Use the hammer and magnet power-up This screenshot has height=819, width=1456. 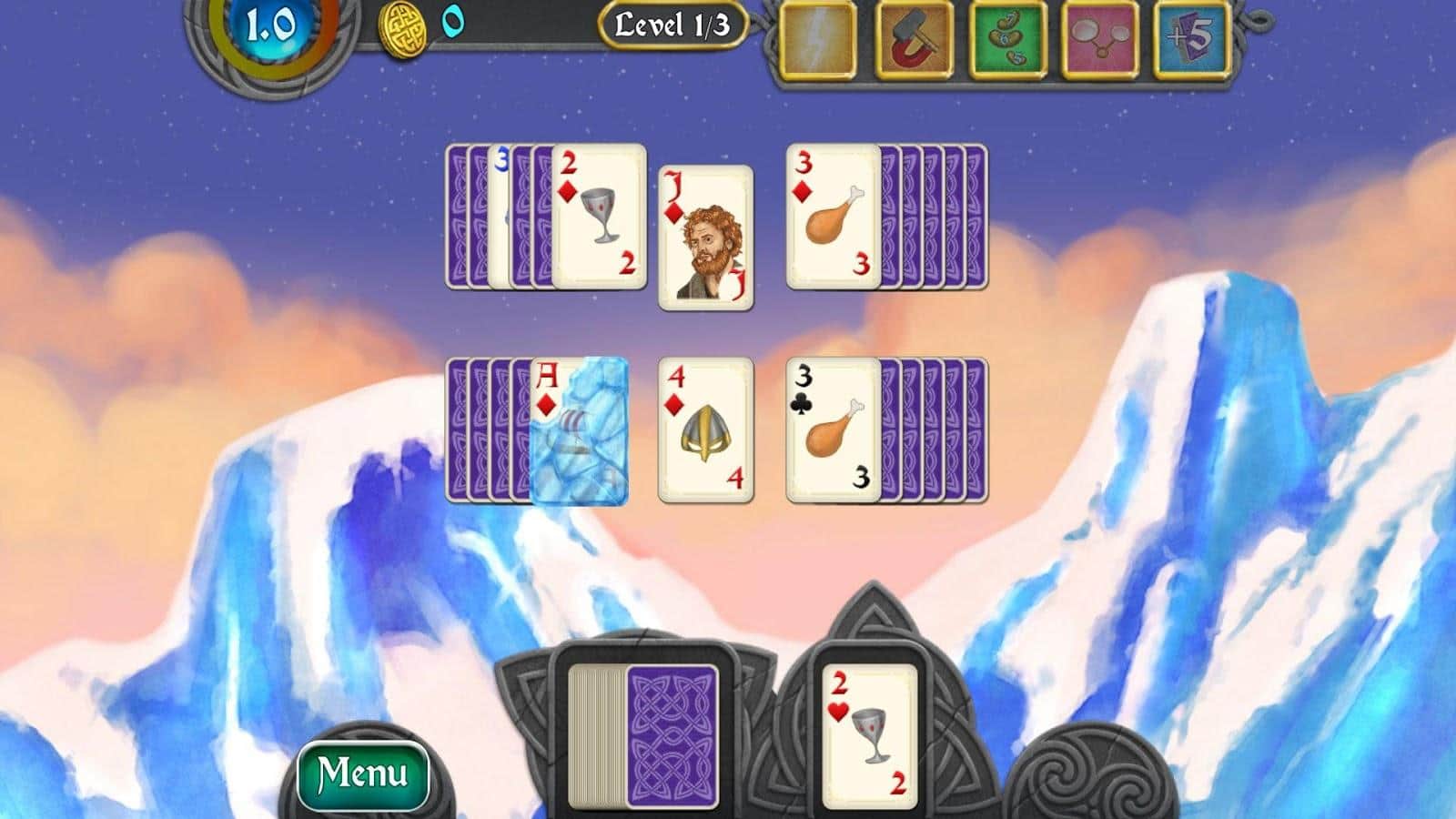[x=913, y=41]
